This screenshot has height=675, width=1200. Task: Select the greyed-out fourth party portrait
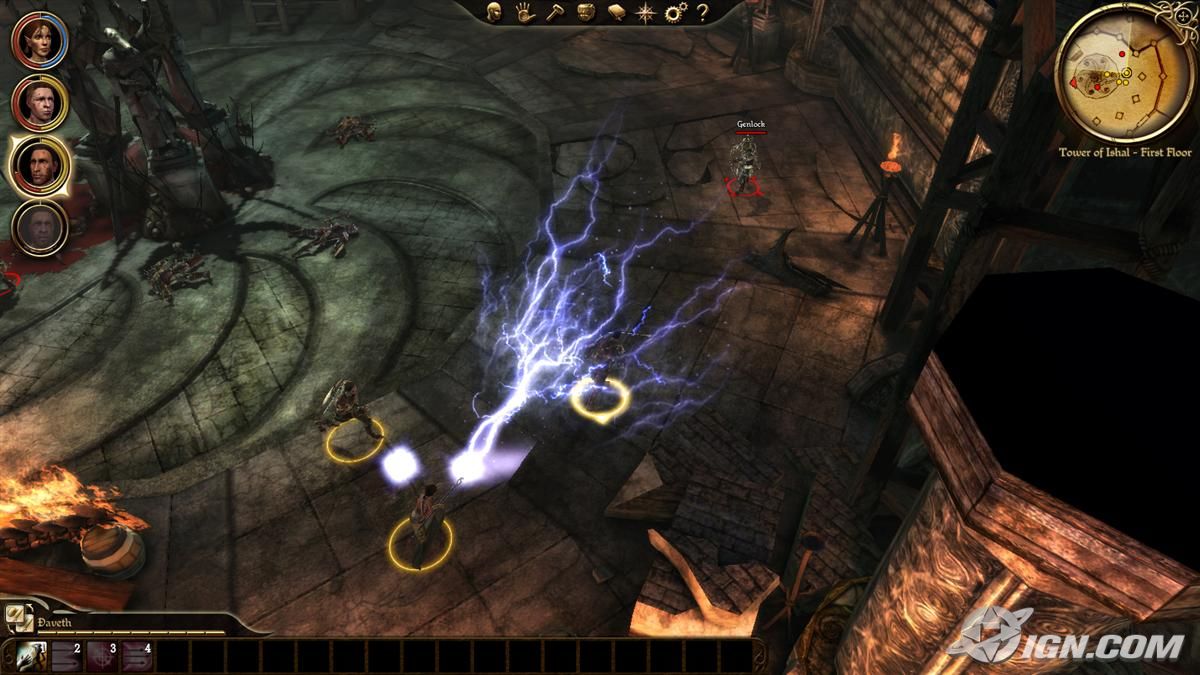(39, 228)
